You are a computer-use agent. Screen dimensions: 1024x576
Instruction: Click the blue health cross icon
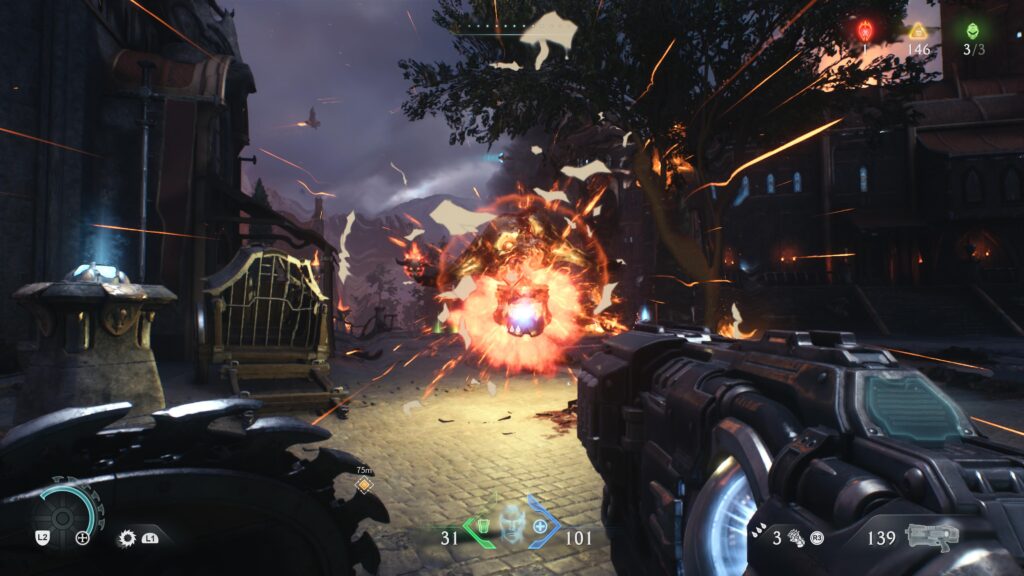click(541, 525)
